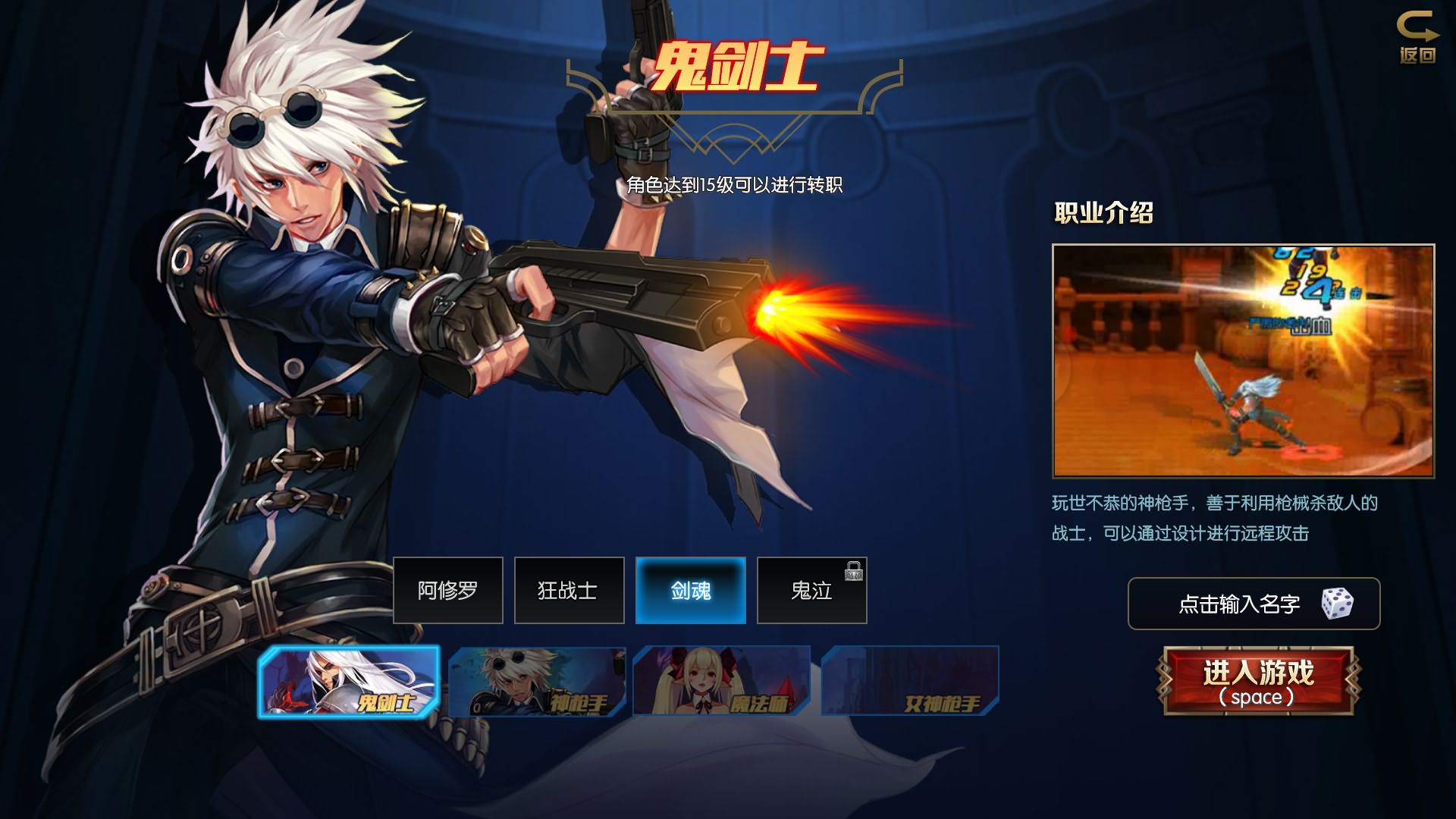The height and width of the screenshot is (819, 1456).
Task: Select the locked 鬼泣 subclass
Action: [x=811, y=590]
